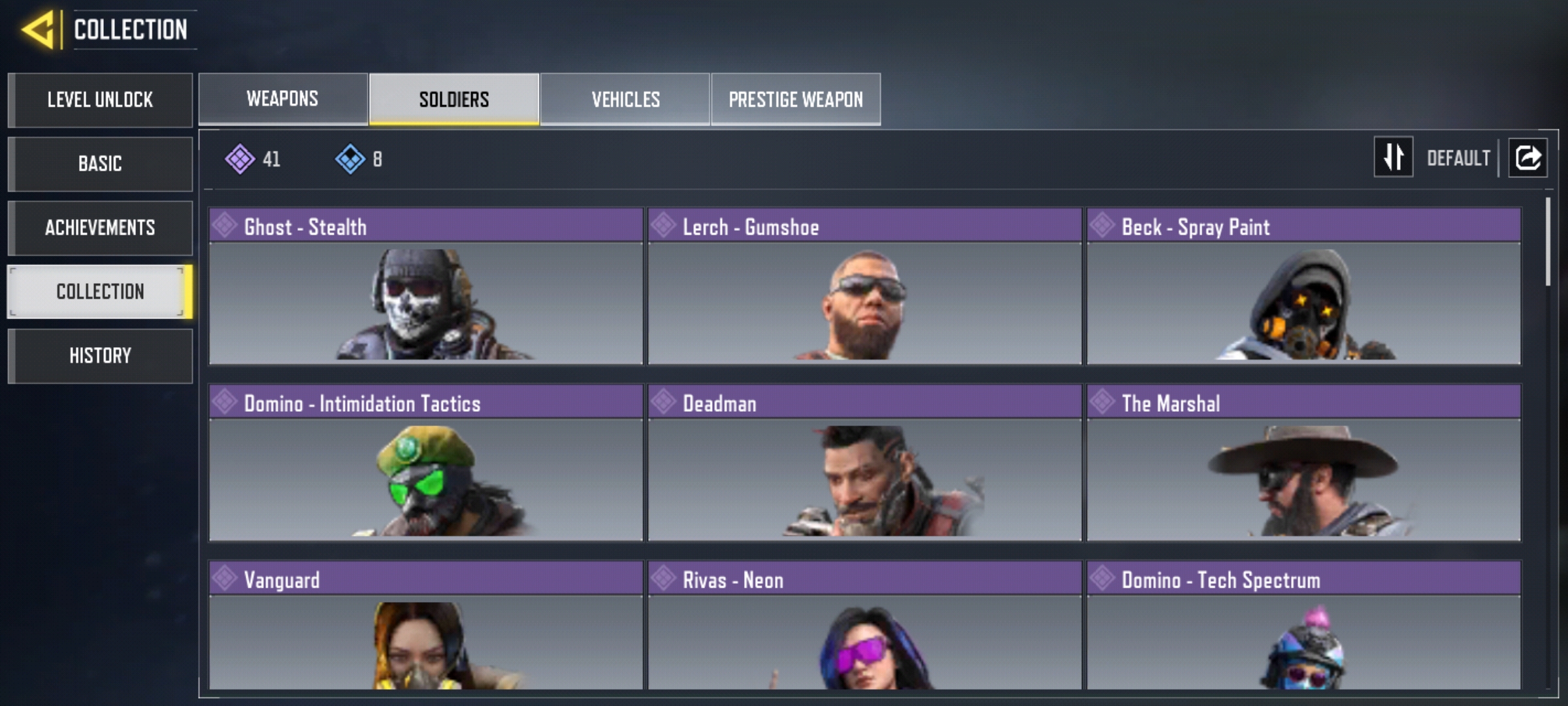Select the Ghost - Stealth soldier card
This screenshot has height=706, width=1568.
426,286
